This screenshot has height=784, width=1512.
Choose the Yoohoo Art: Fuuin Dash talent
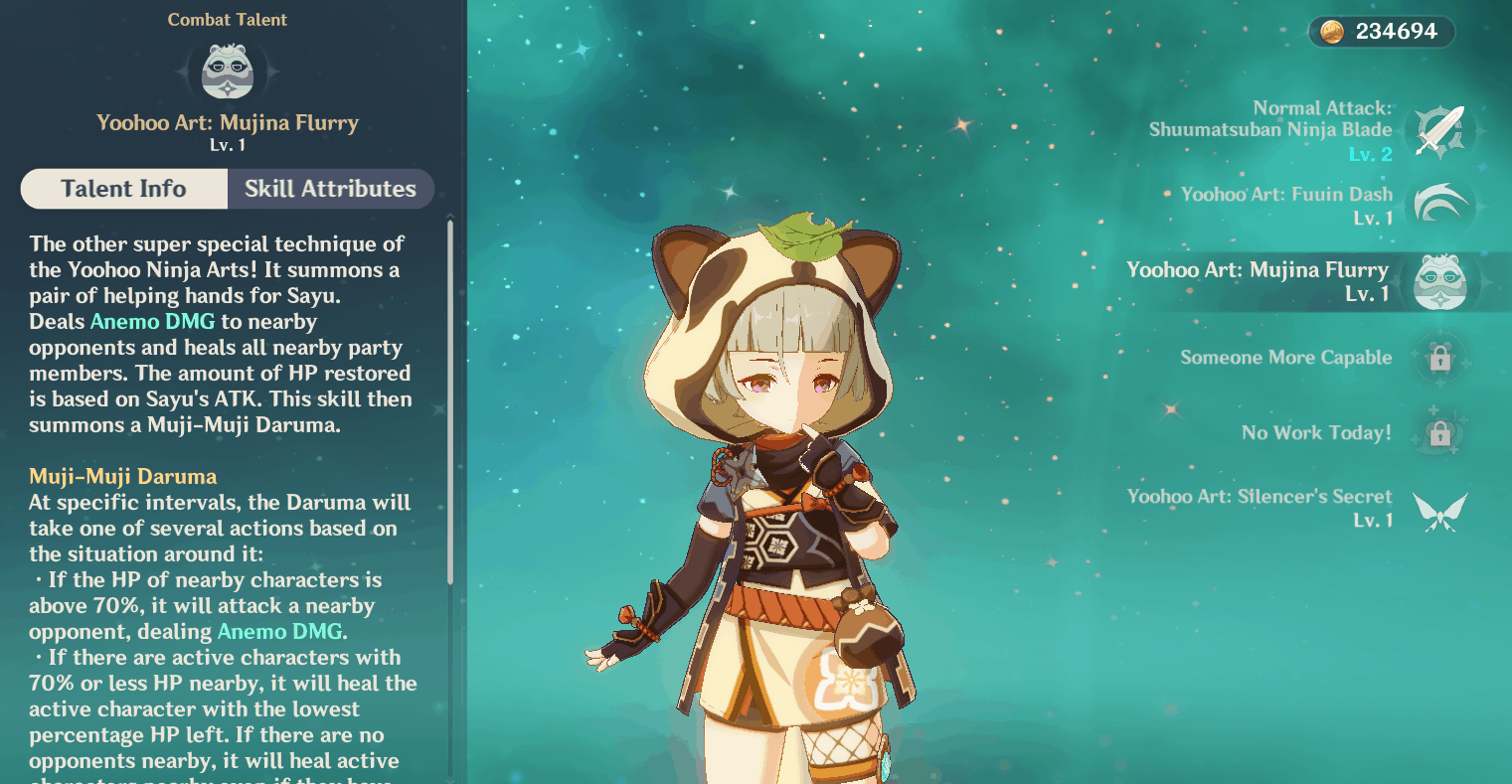pos(1439,206)
